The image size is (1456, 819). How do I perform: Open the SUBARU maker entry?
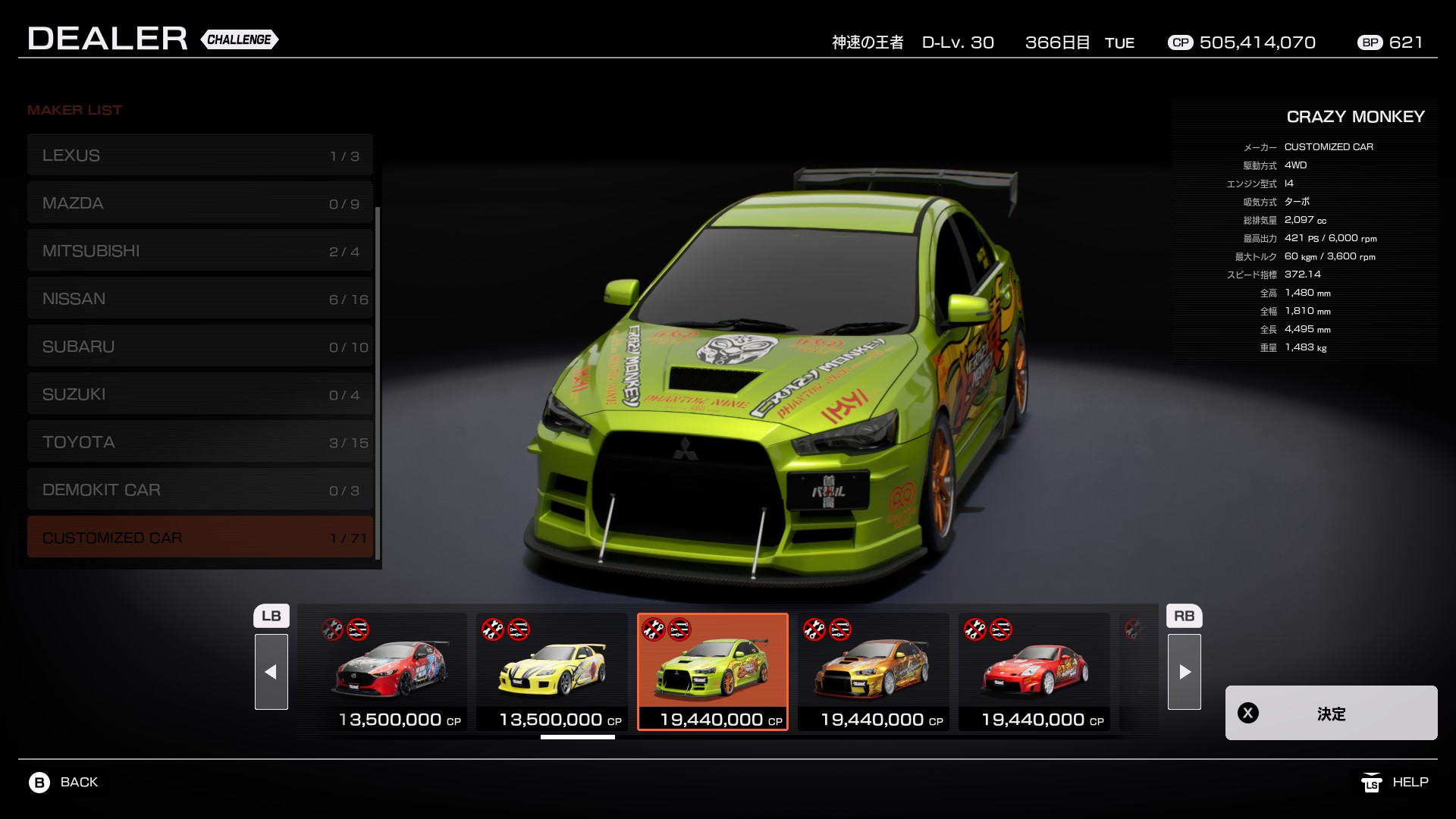point(199,347)
